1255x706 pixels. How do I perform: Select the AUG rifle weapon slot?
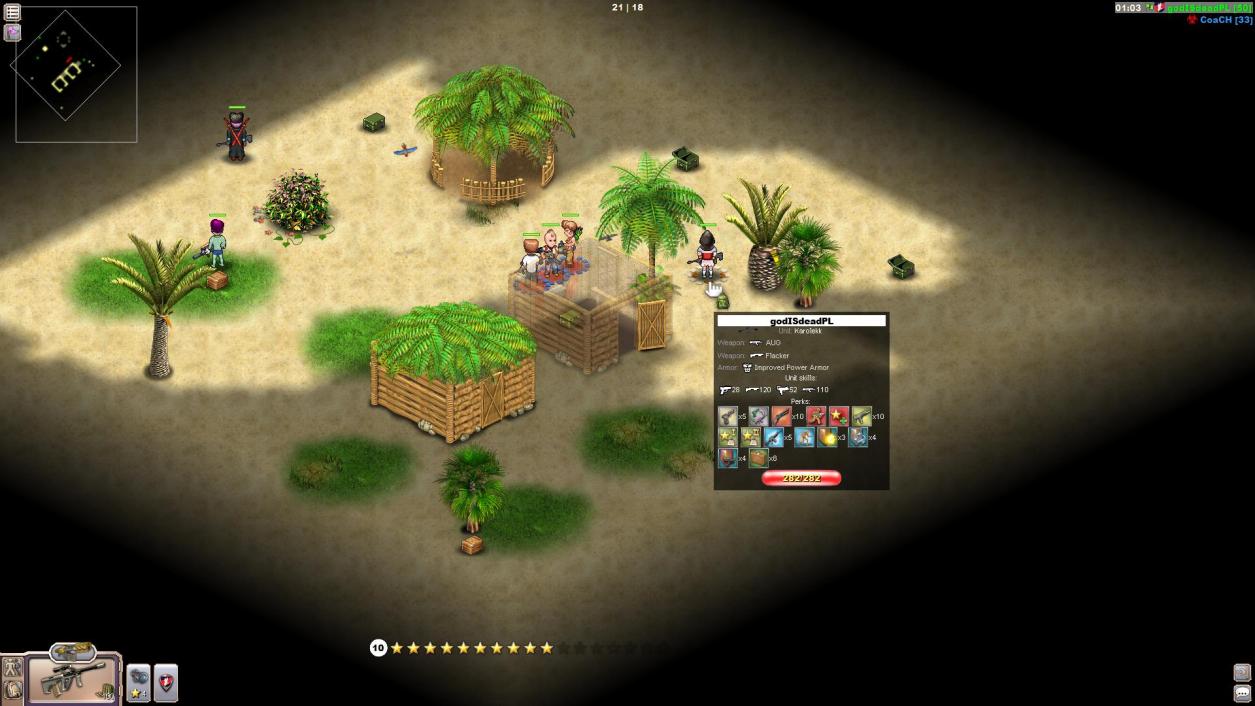(73, 681)
